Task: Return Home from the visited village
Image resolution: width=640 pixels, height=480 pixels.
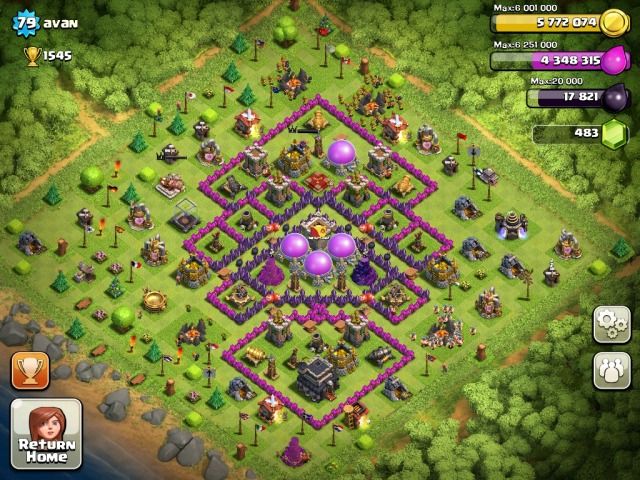Action: pyautogui.click(x=46, y=434)
